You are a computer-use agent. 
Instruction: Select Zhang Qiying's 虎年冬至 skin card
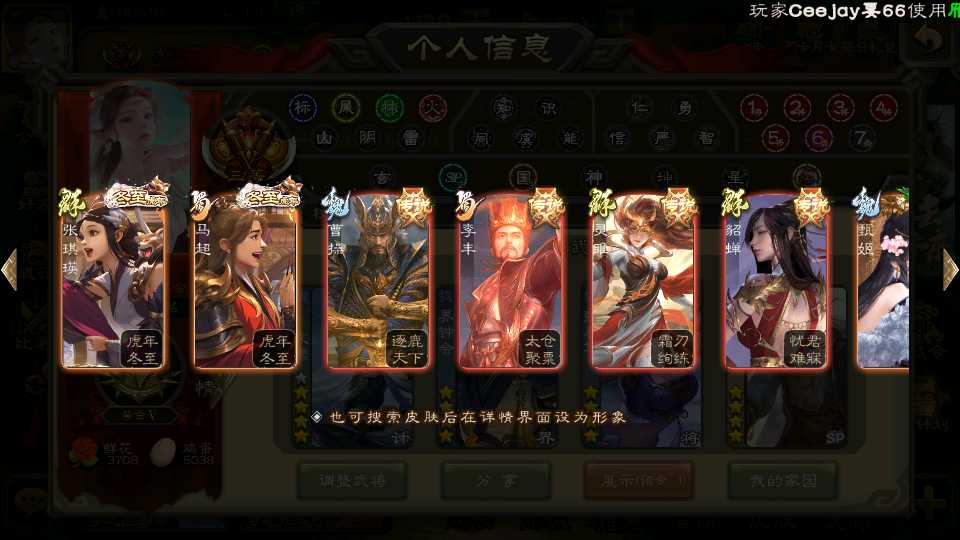tap(113, 282)
